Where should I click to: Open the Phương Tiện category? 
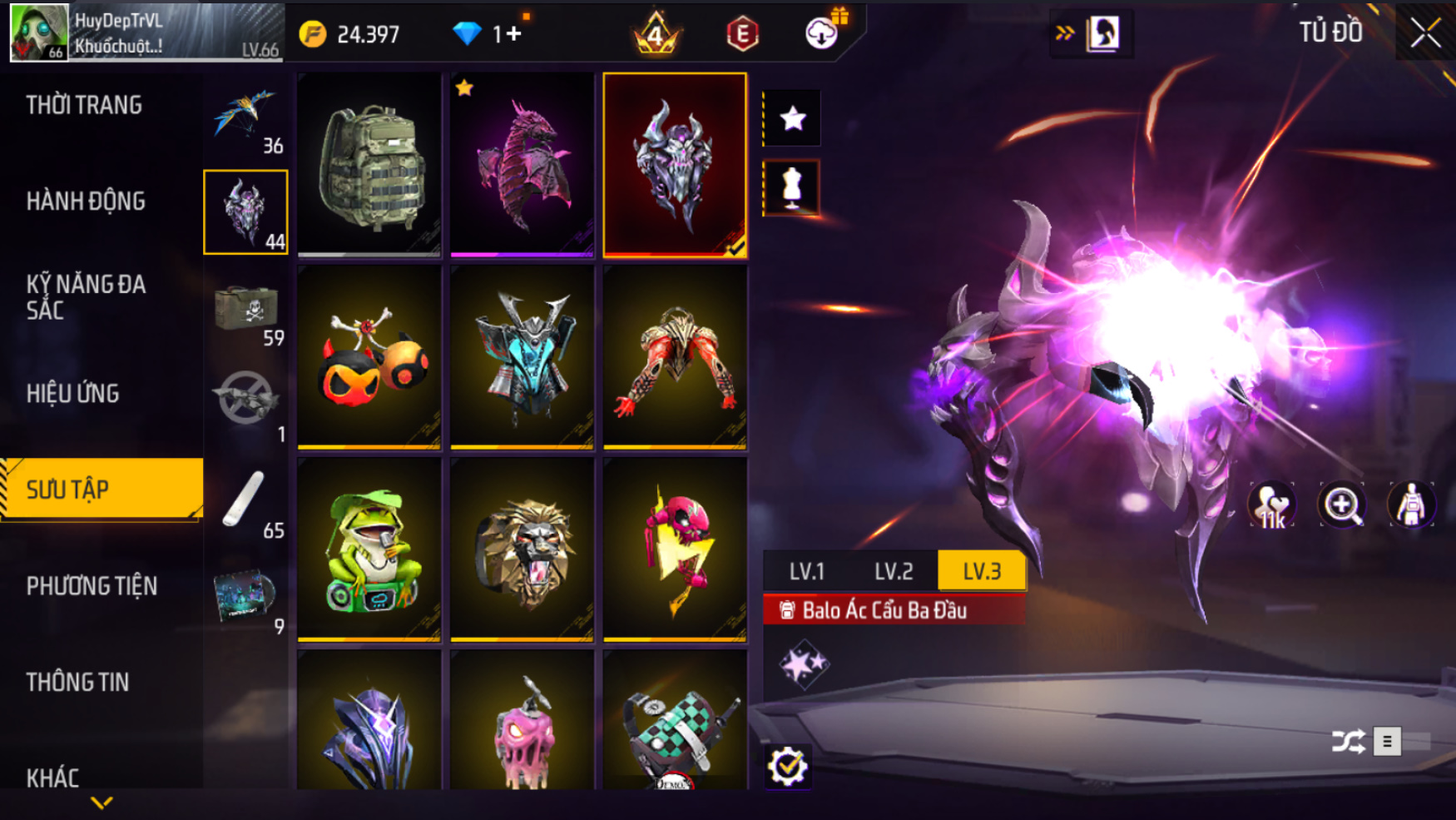(x=92, y=586)
